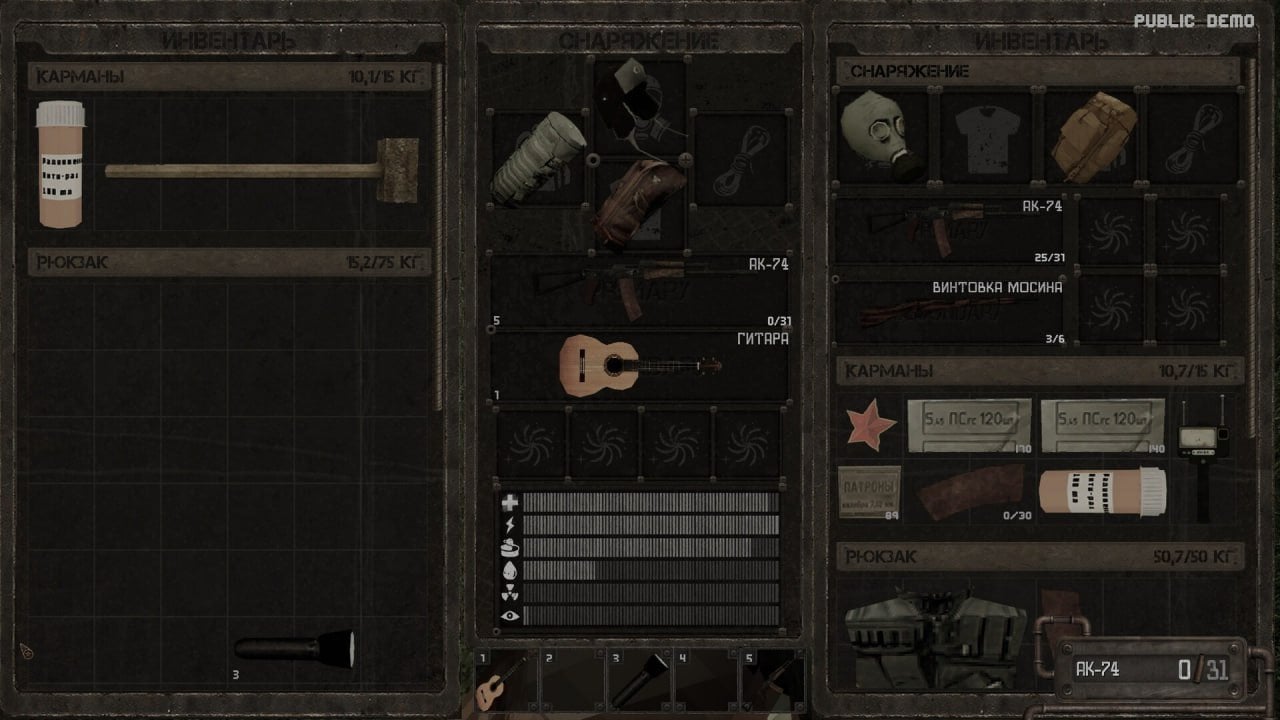1280x720 pixels.
Task: Activate the flashlight hotbar slot 3
Action: 638,680
